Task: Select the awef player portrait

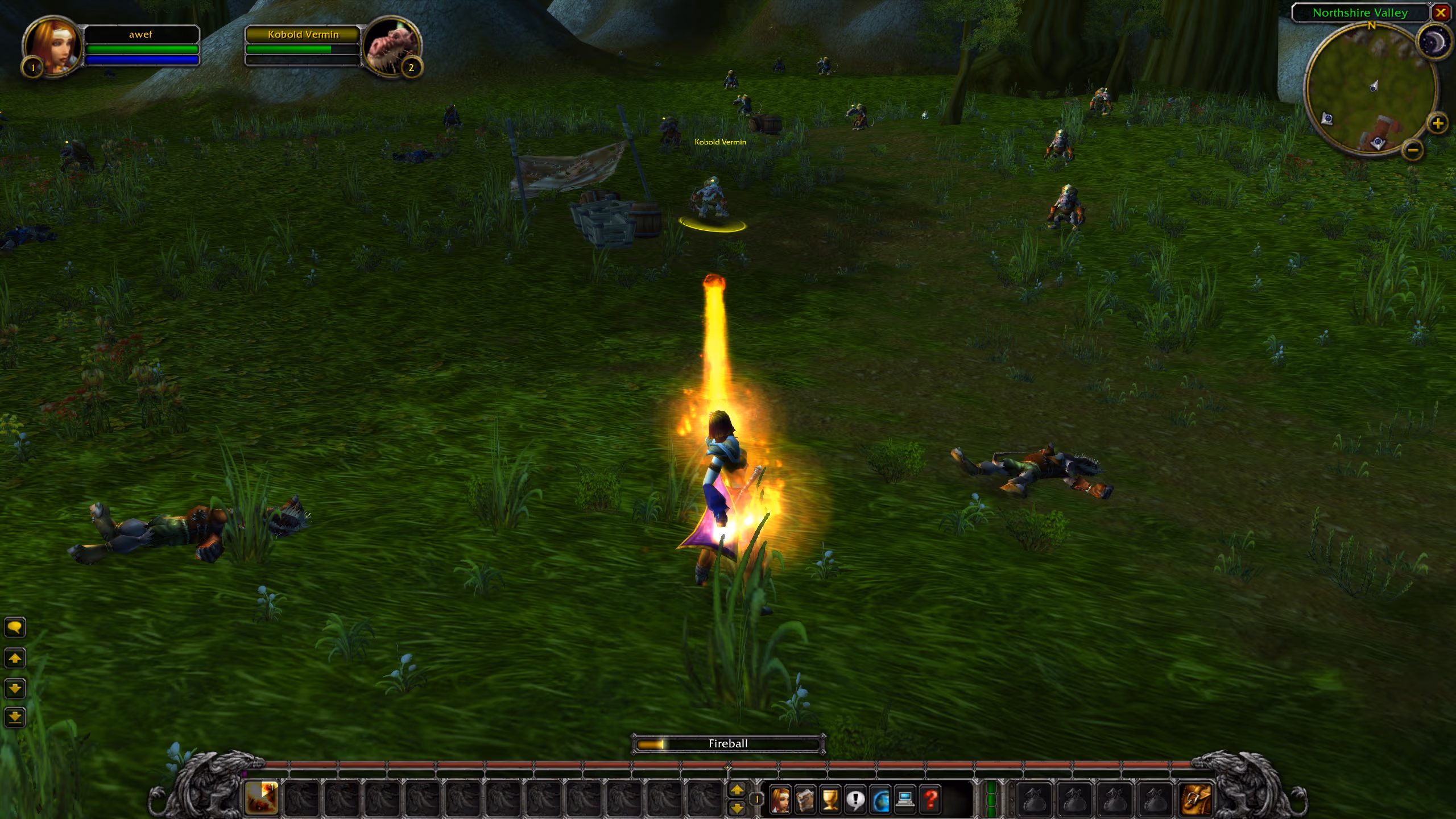Action: [52, 47]
